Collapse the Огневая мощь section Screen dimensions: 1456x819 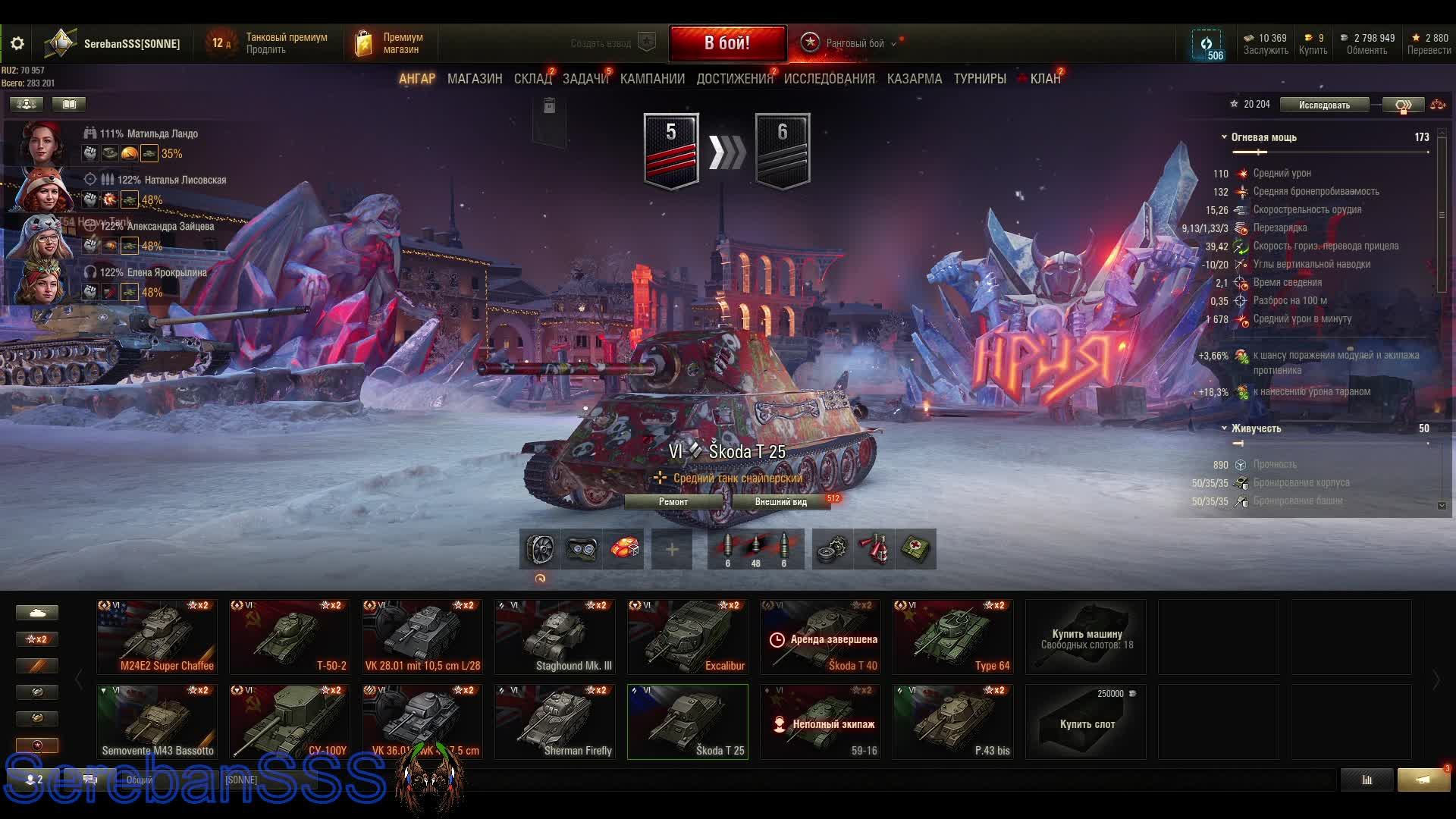pyautogui.click(x=1224, y=137)
